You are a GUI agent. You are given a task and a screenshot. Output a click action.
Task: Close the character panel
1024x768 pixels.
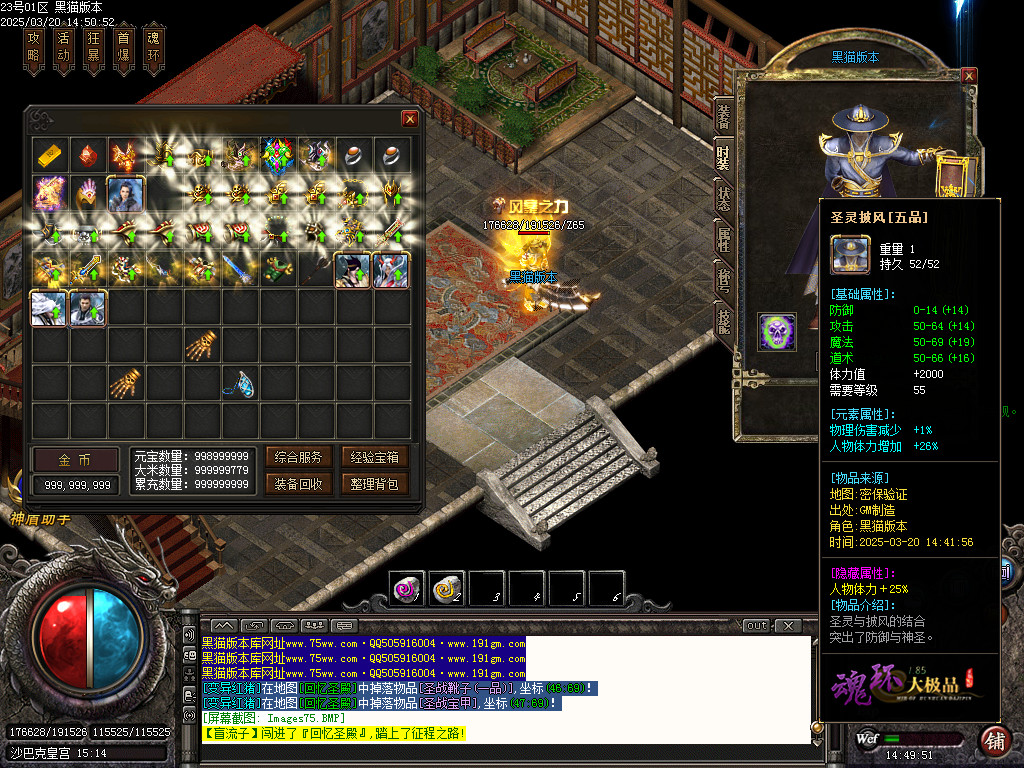point(968,75)
